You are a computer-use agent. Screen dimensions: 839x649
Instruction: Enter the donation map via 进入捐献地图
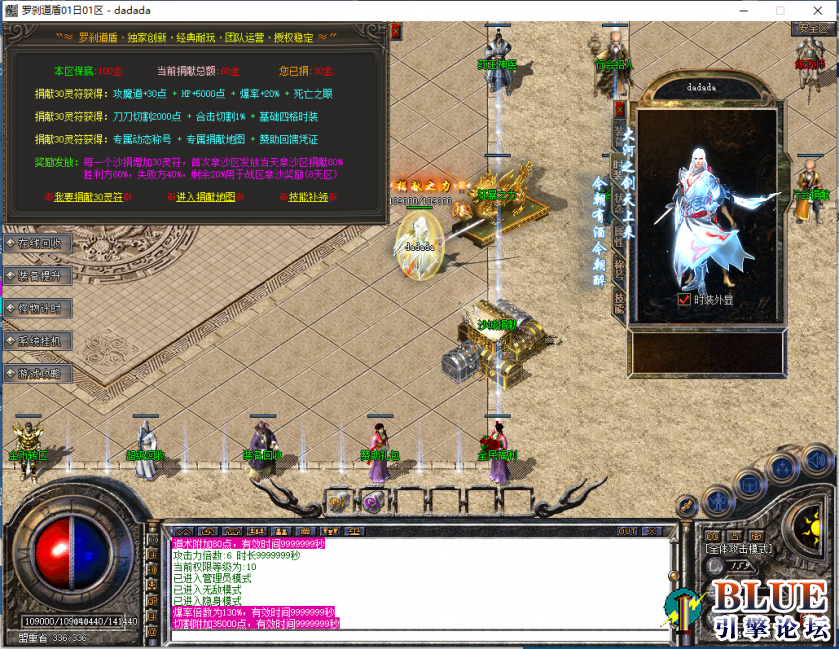[205, 197]
